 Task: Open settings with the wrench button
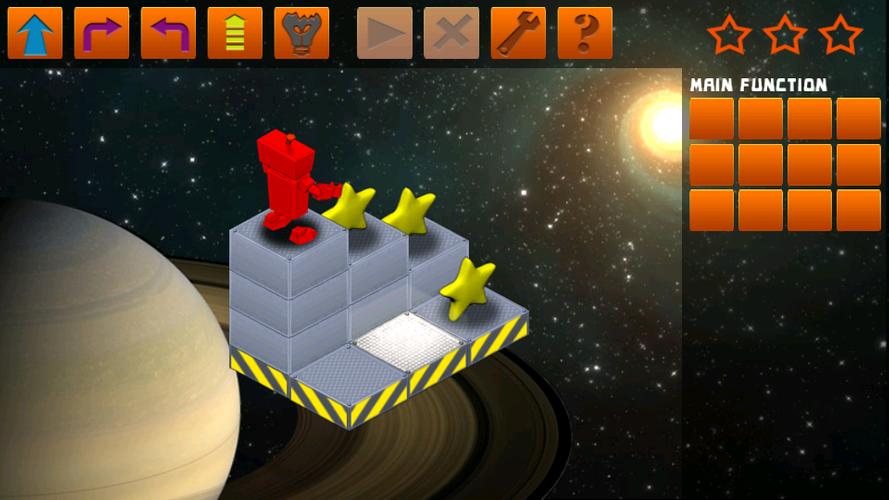pos(518,33)
